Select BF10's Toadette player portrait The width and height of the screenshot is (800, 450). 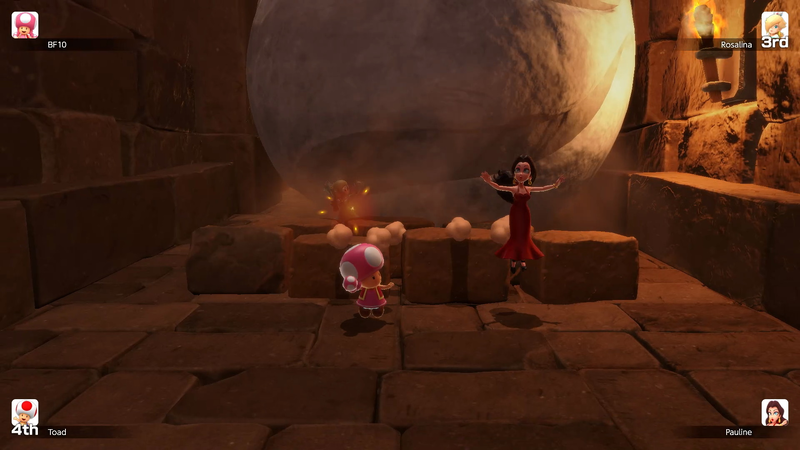pyautogui.click(x=25, y=25)
